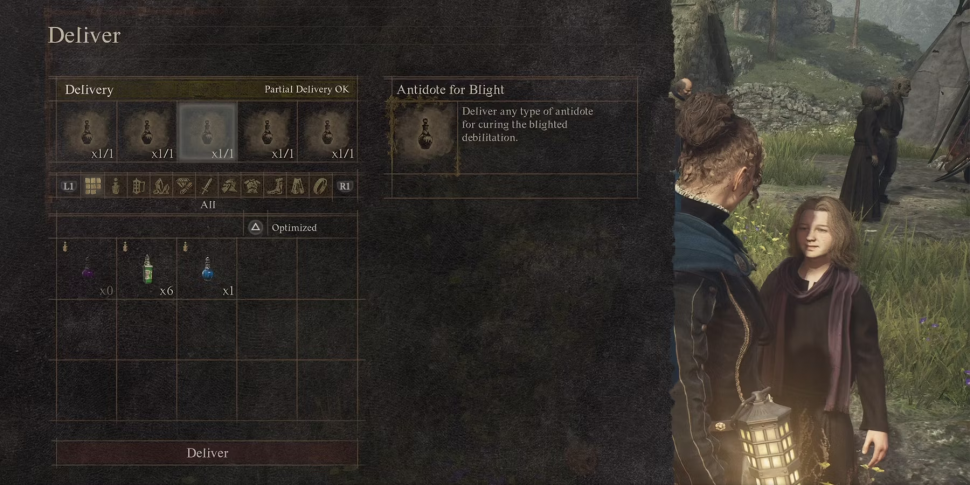Open the chest body armor tab

[252, 186]
